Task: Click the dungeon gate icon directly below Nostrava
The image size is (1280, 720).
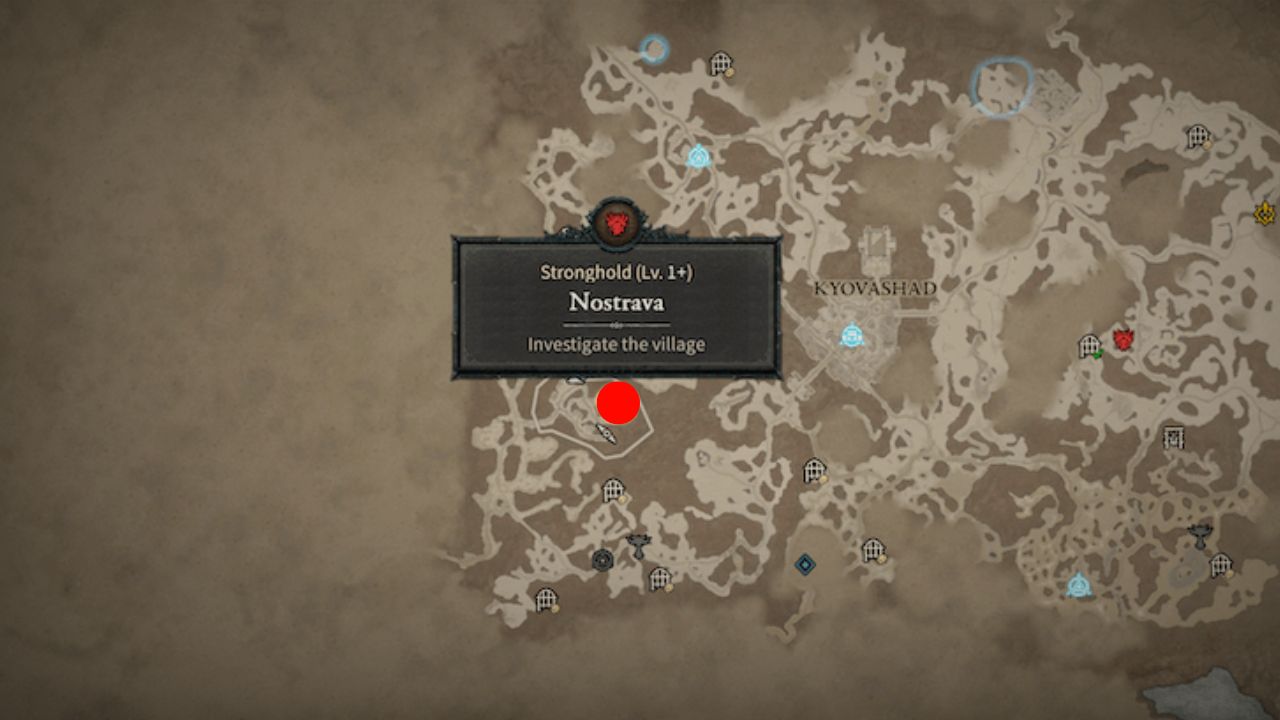Action: (x=611, y=490)
